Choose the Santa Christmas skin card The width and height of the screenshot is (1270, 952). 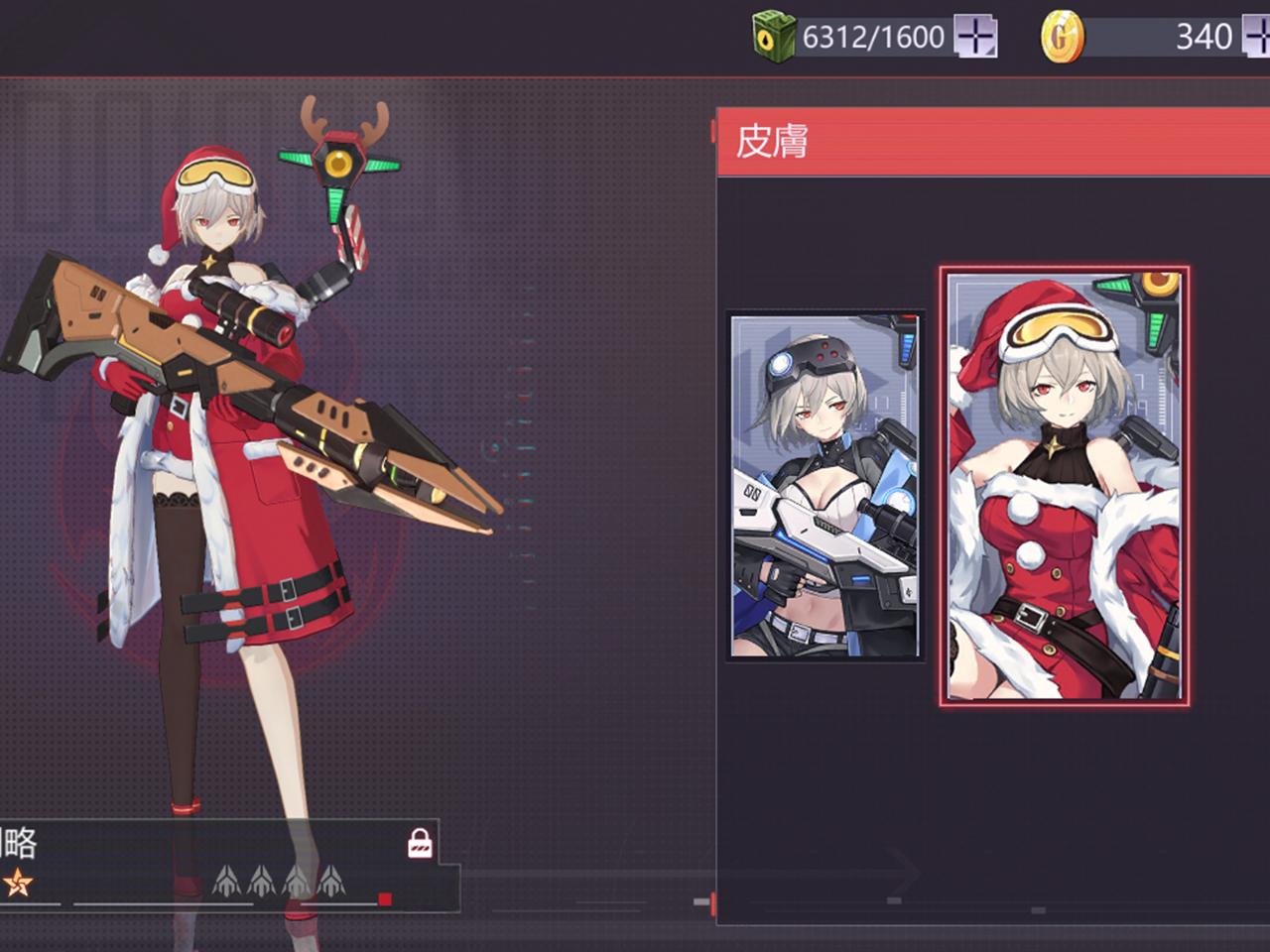click(x=1063, y=486)
